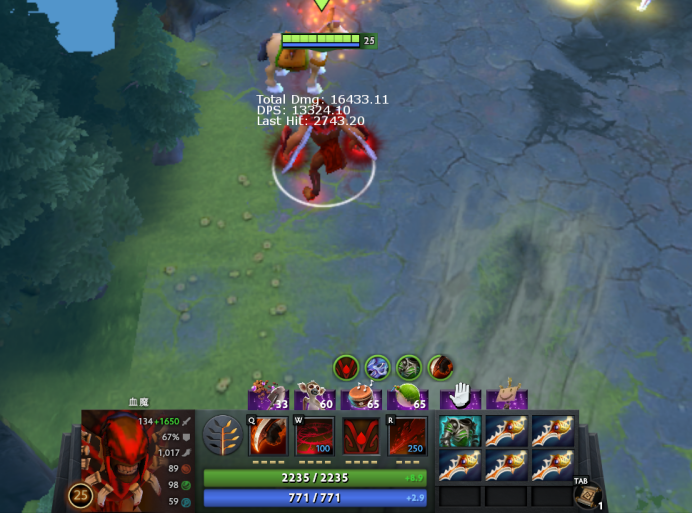Screen dimensions: 692x513
Task: Open the talent tree
Action: coord(220,436)
